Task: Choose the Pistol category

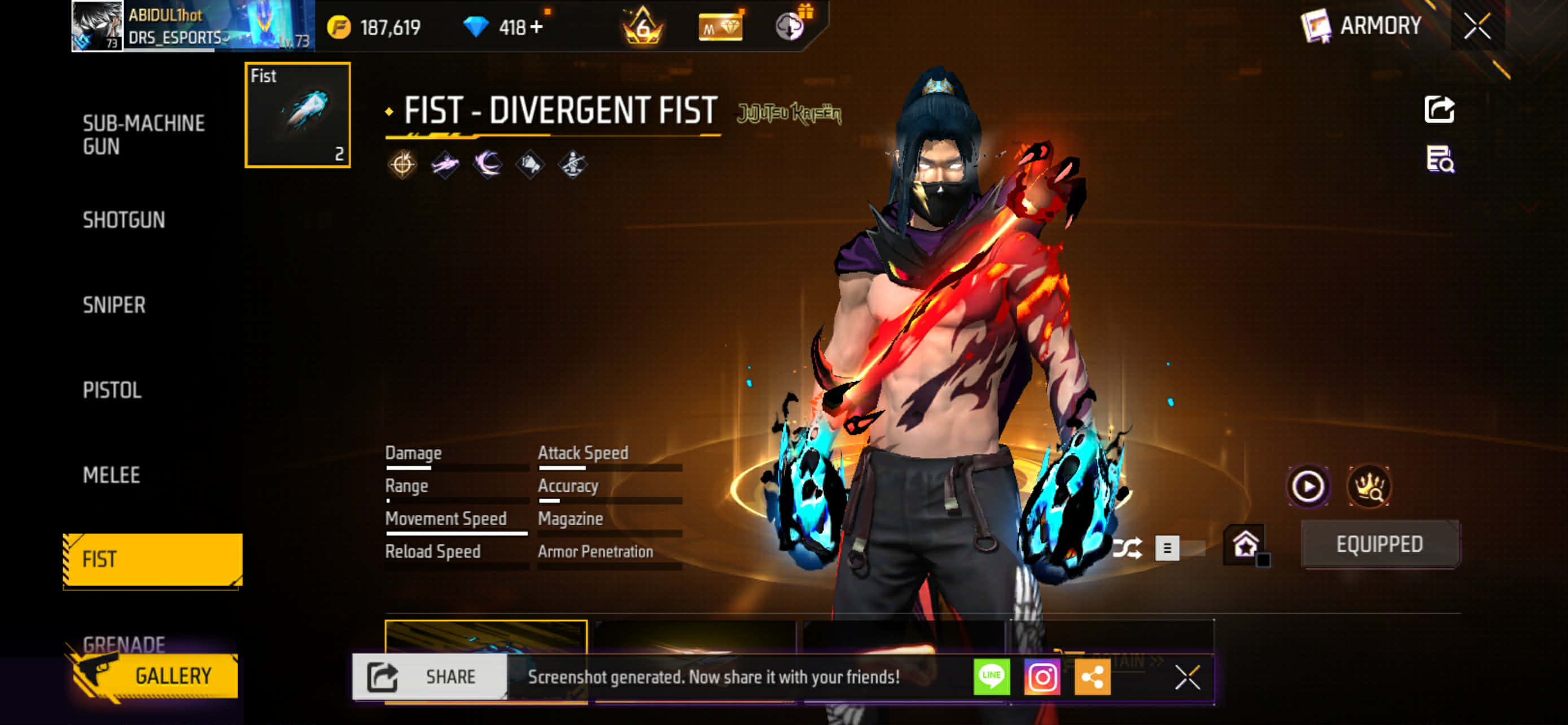Action: 112,390
